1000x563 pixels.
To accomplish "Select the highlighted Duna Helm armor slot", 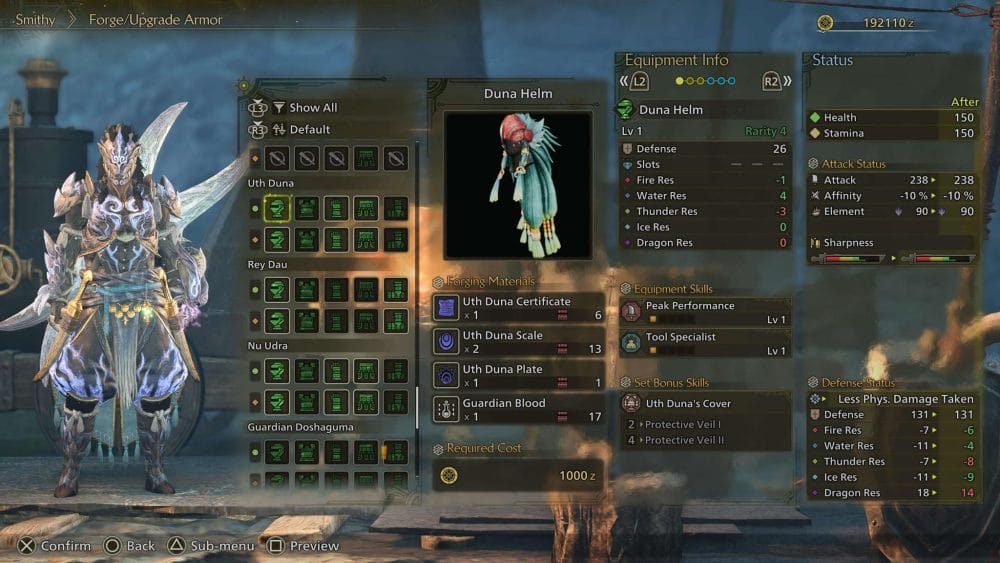I will pos(277,208).
